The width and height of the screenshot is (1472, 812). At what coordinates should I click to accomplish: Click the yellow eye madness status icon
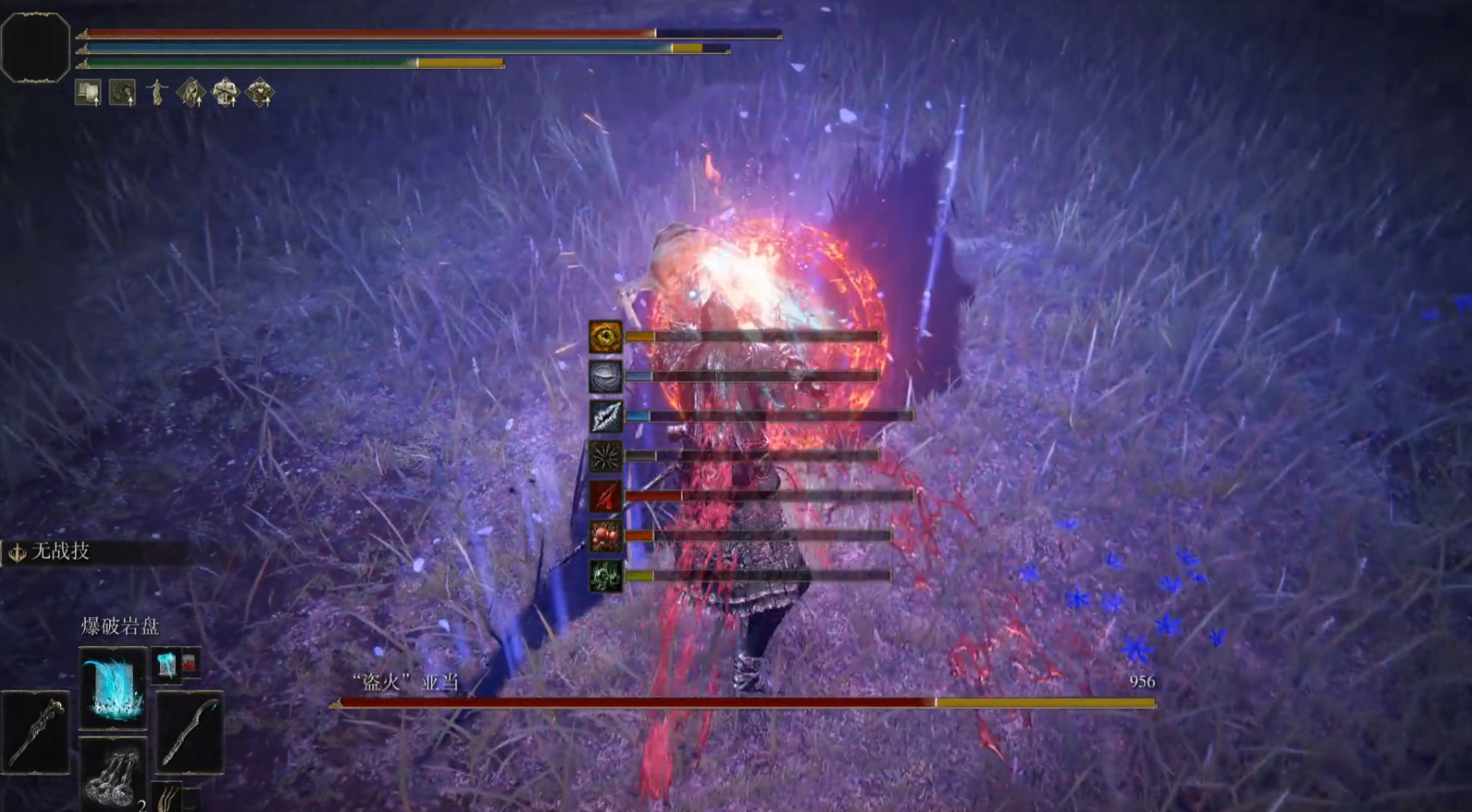coord(605,337)
